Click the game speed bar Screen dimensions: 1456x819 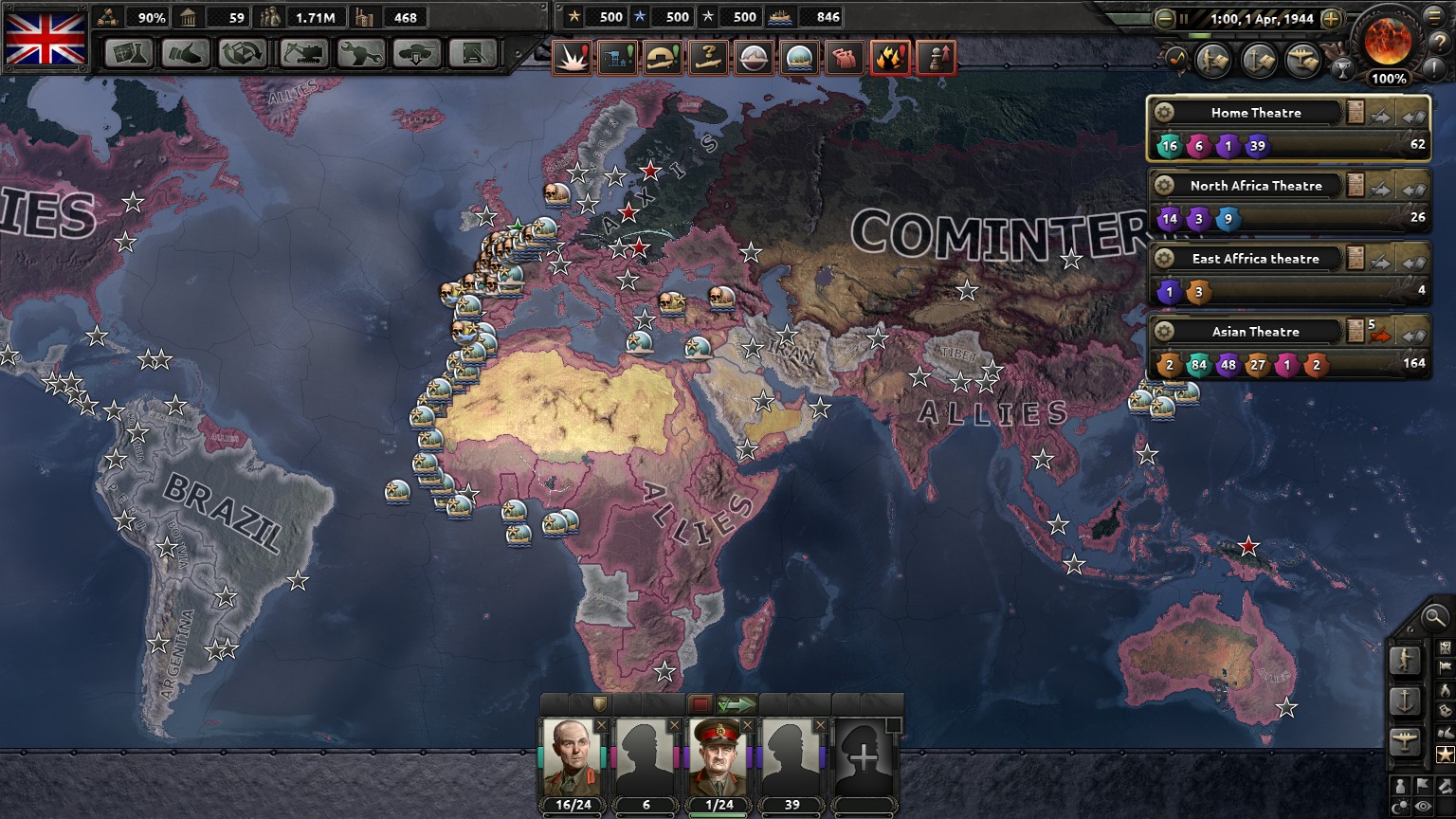1247,36
